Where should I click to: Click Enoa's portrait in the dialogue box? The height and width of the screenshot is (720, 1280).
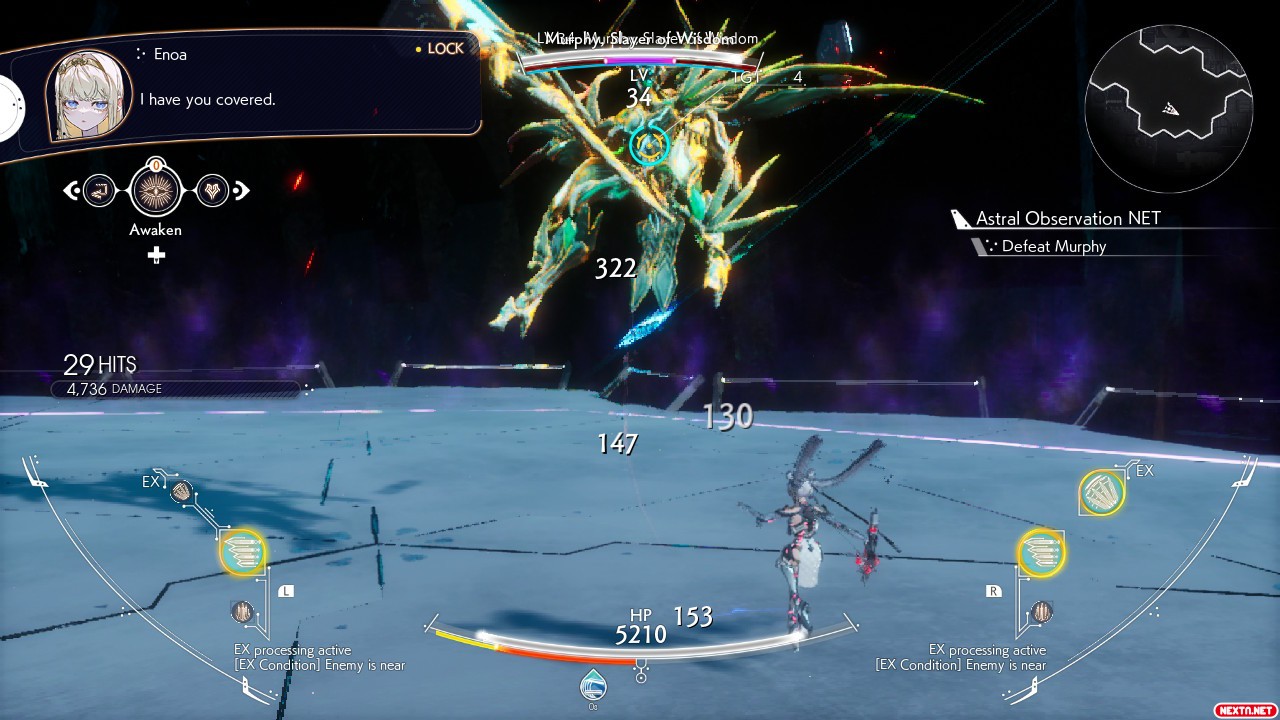(88, 95)
